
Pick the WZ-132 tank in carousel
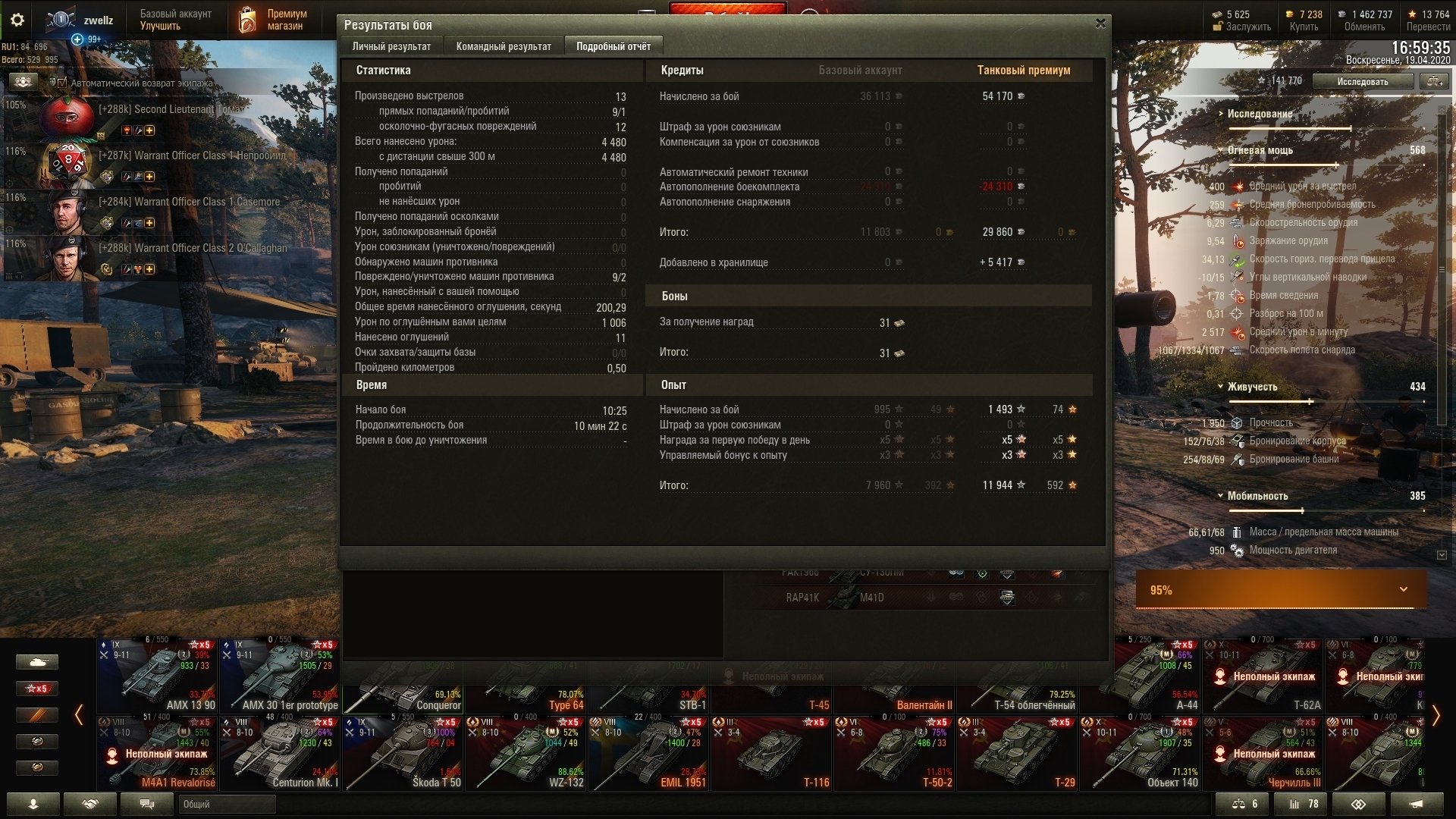526,752
